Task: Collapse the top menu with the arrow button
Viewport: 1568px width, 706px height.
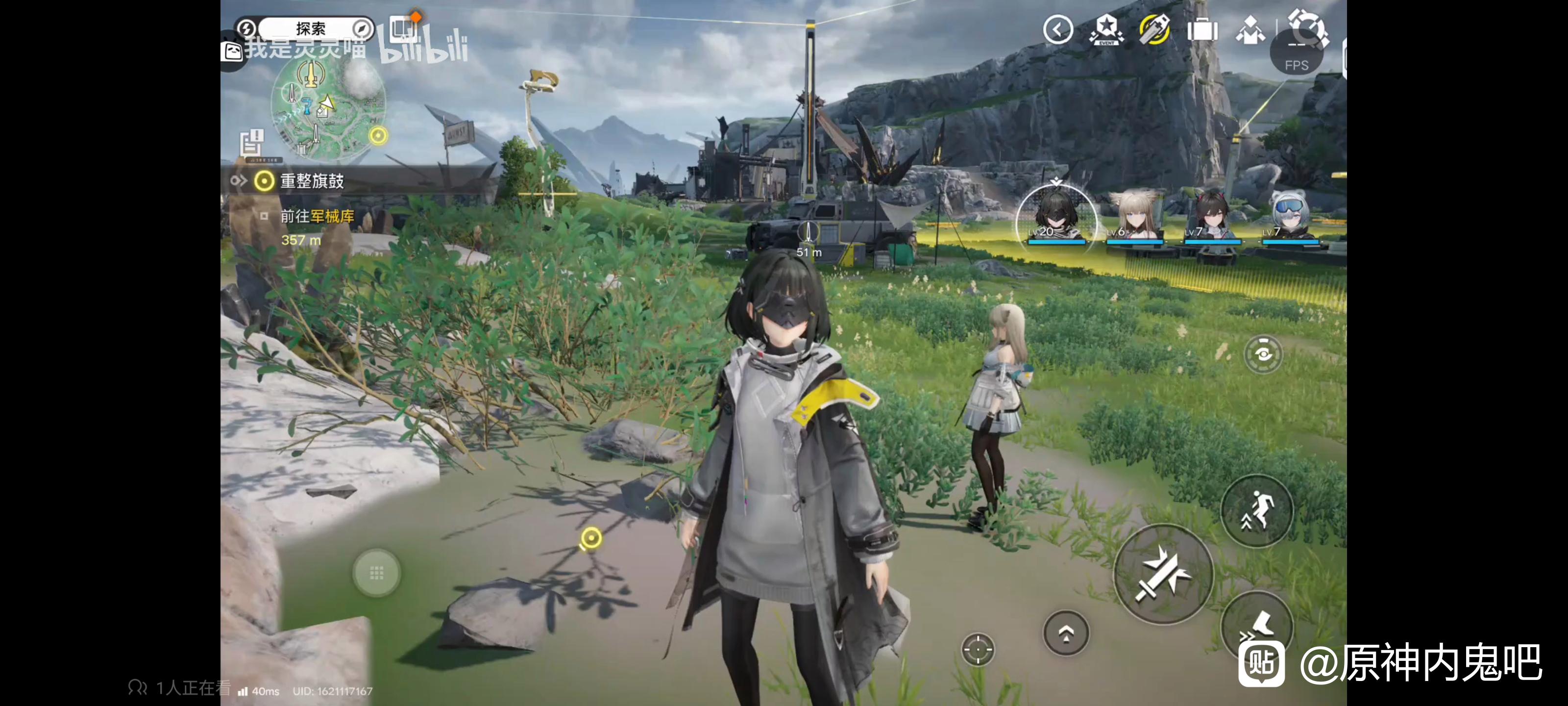Action: pos(1057,29)
